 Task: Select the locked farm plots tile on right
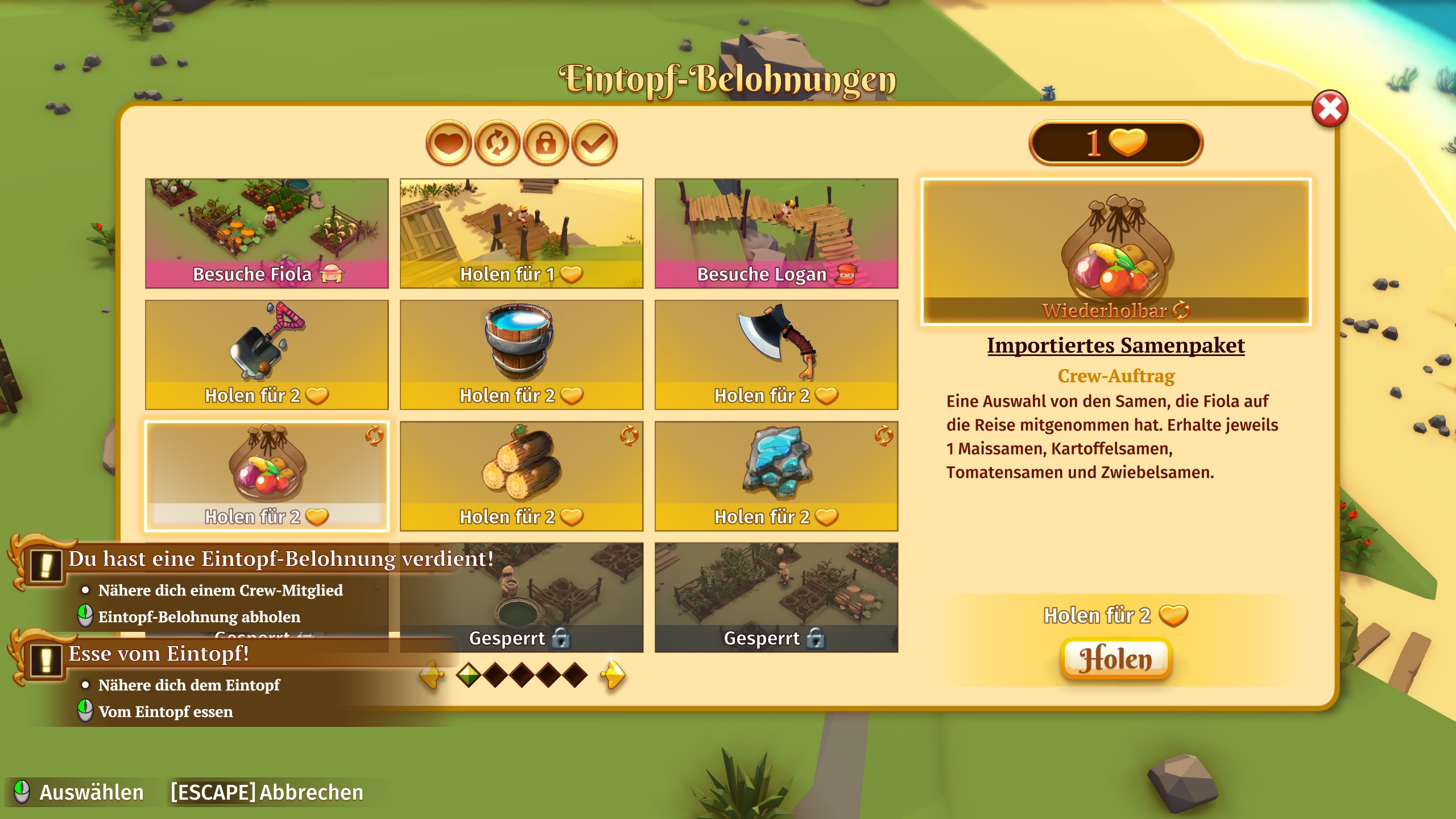pos(776,597)
